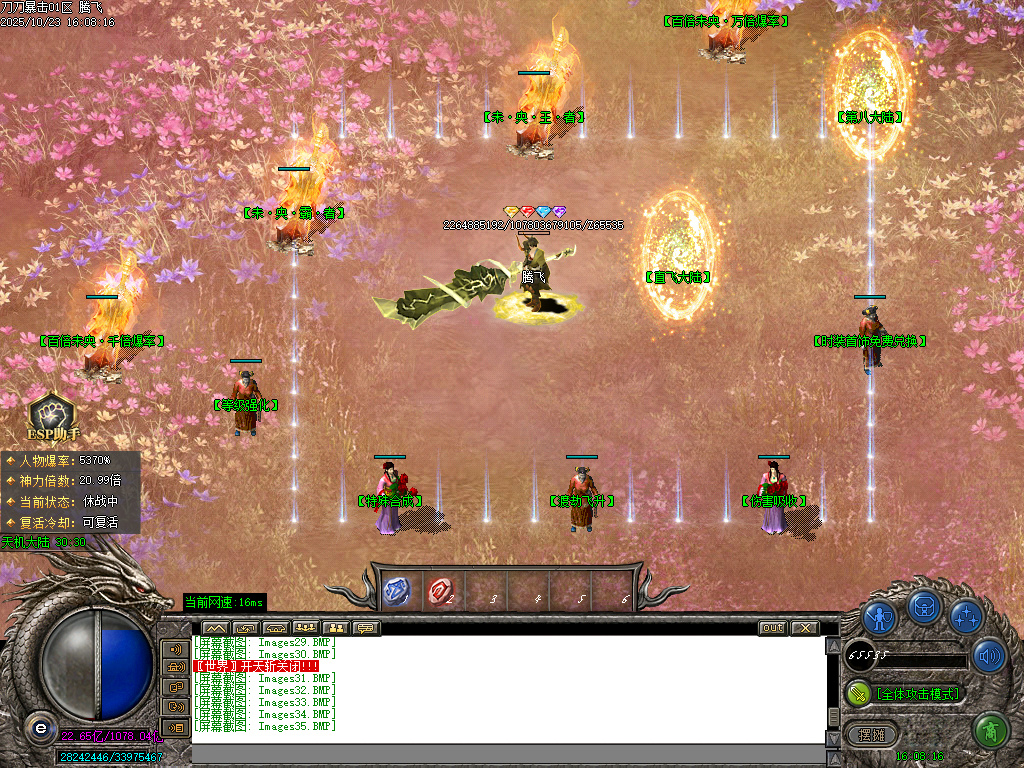Open the skills button with sparkle stars
The height and width of the screenshot is (768, 1024).
966,617
